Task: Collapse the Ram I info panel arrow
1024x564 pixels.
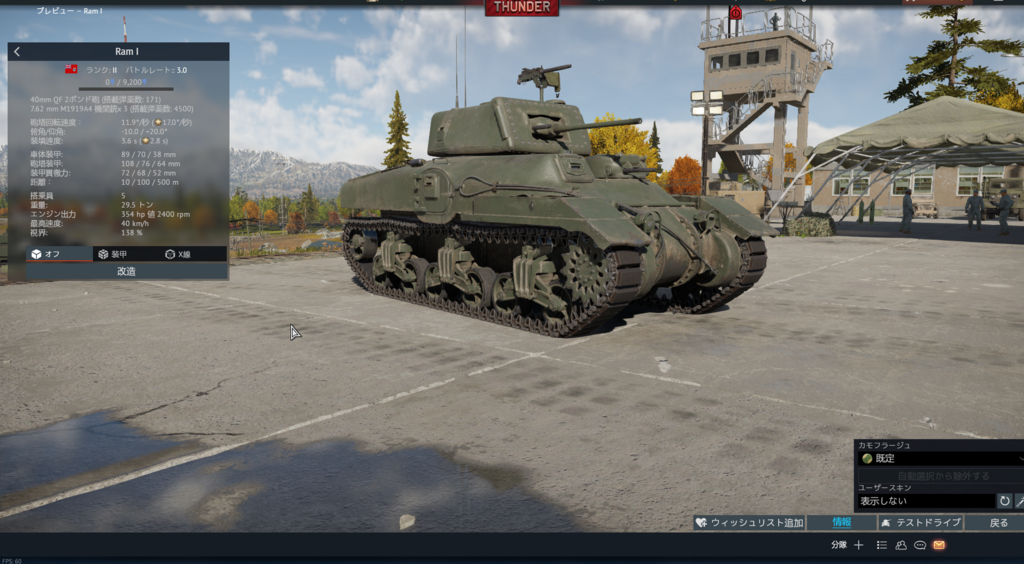Action: 17,51
